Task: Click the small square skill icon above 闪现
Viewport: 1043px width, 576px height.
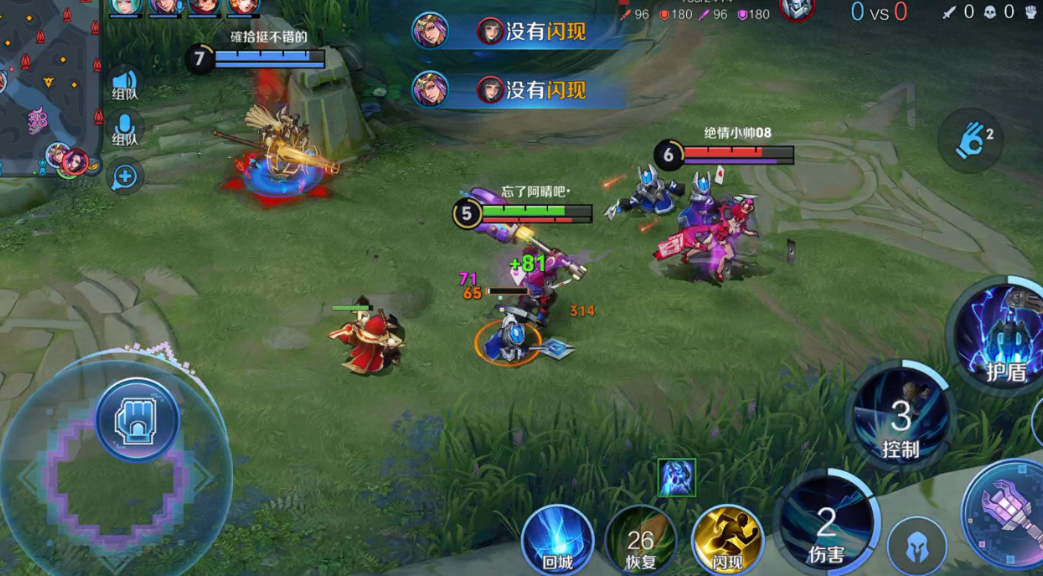Action: 677,478
